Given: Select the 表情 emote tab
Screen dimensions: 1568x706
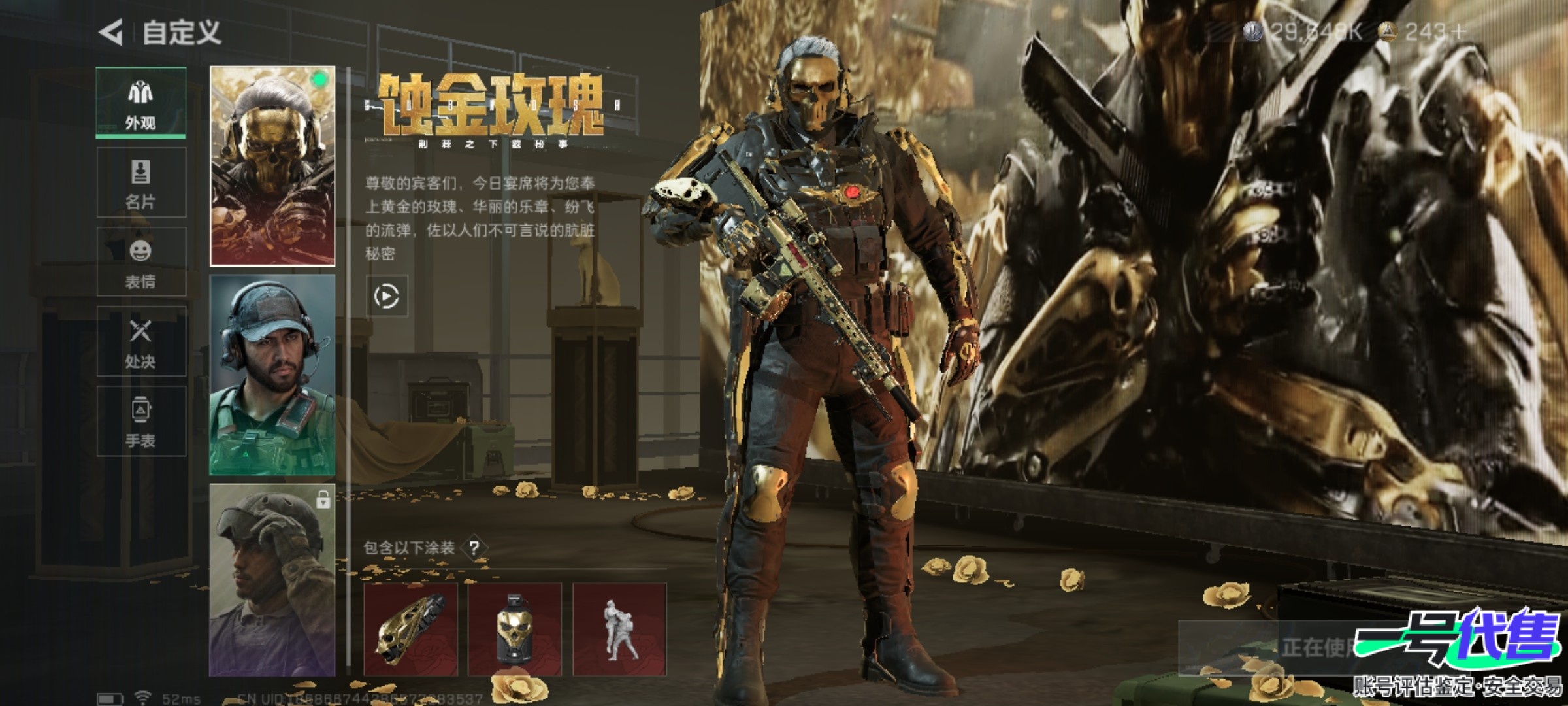Looking at the screenshot, I should pyautogui.click(x=141, y=262).
